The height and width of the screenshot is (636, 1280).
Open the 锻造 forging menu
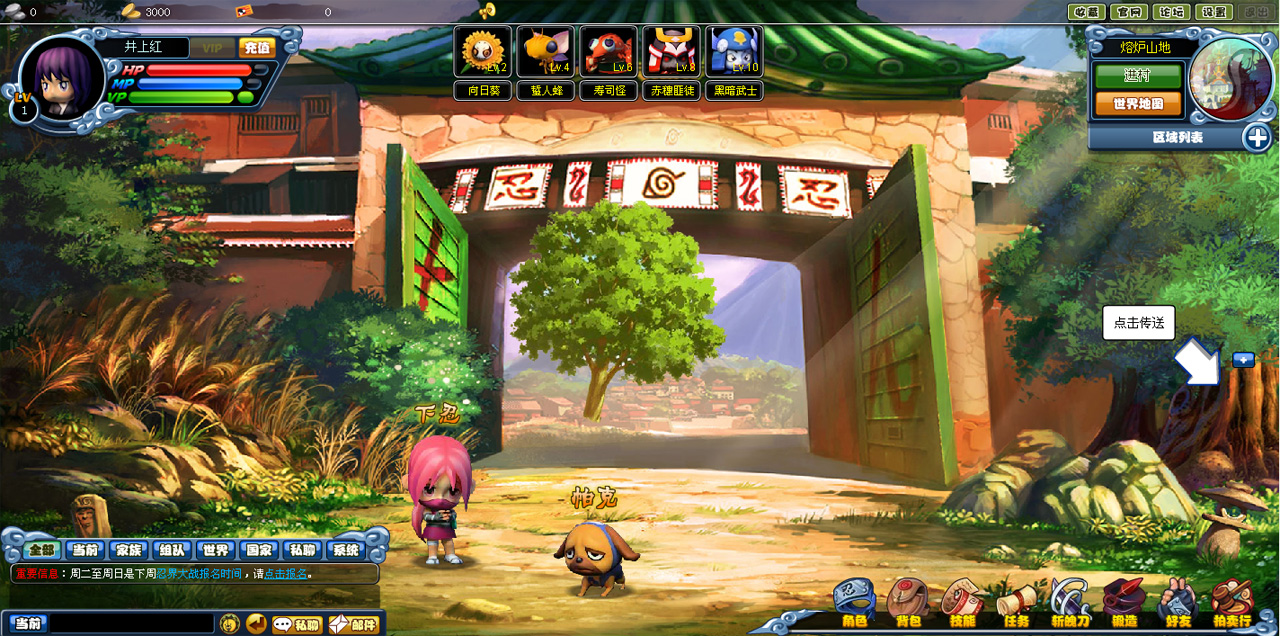click(1123, 603)
